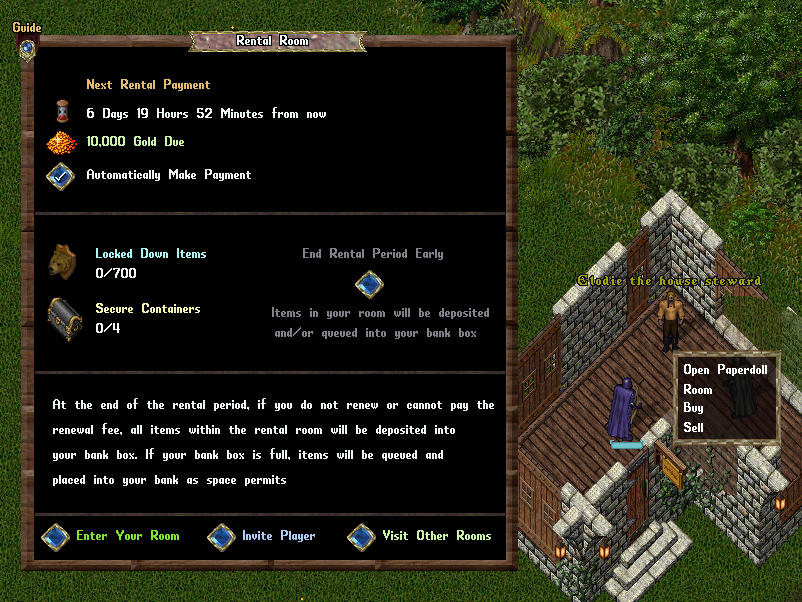Enter Your Room via gem button

55,537
